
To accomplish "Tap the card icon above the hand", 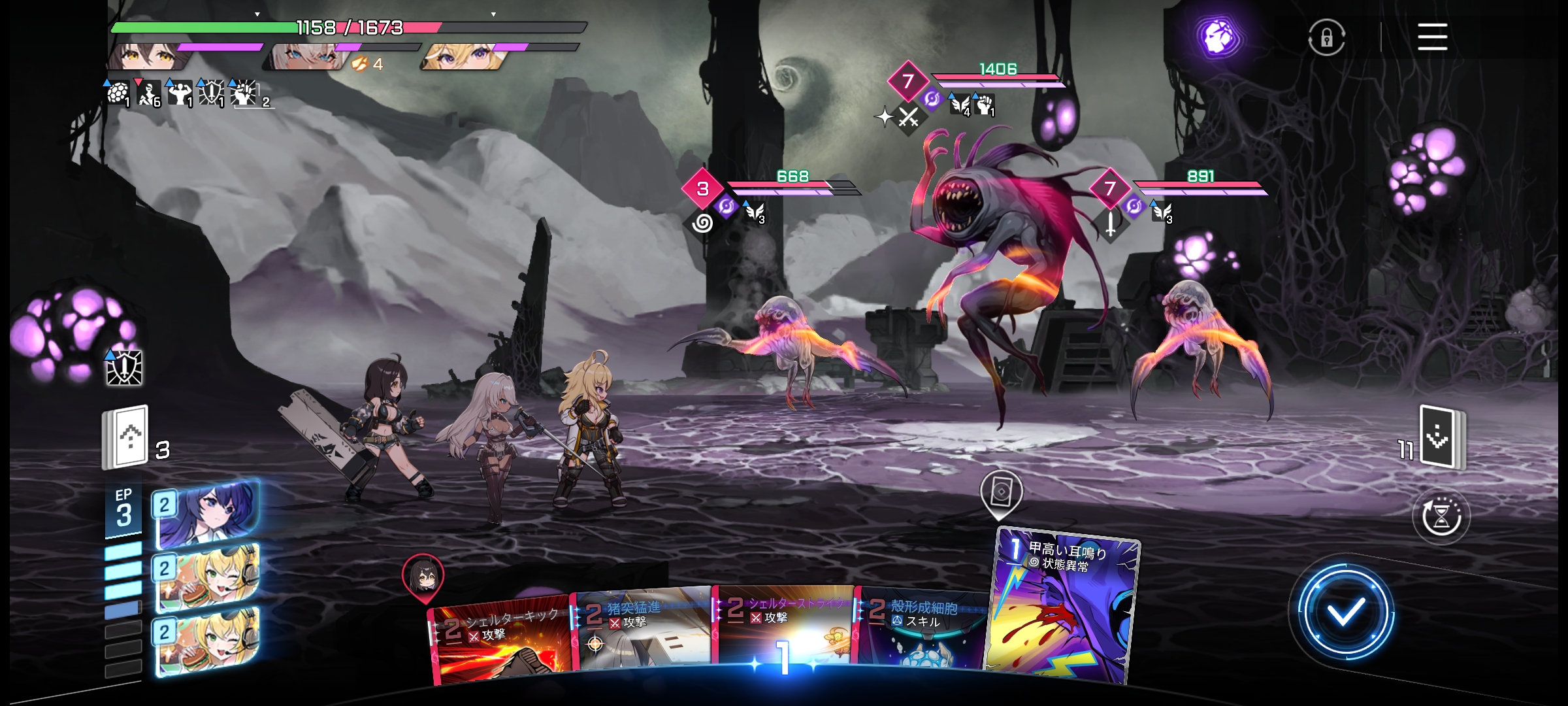I will click(x=1001, y=492).
